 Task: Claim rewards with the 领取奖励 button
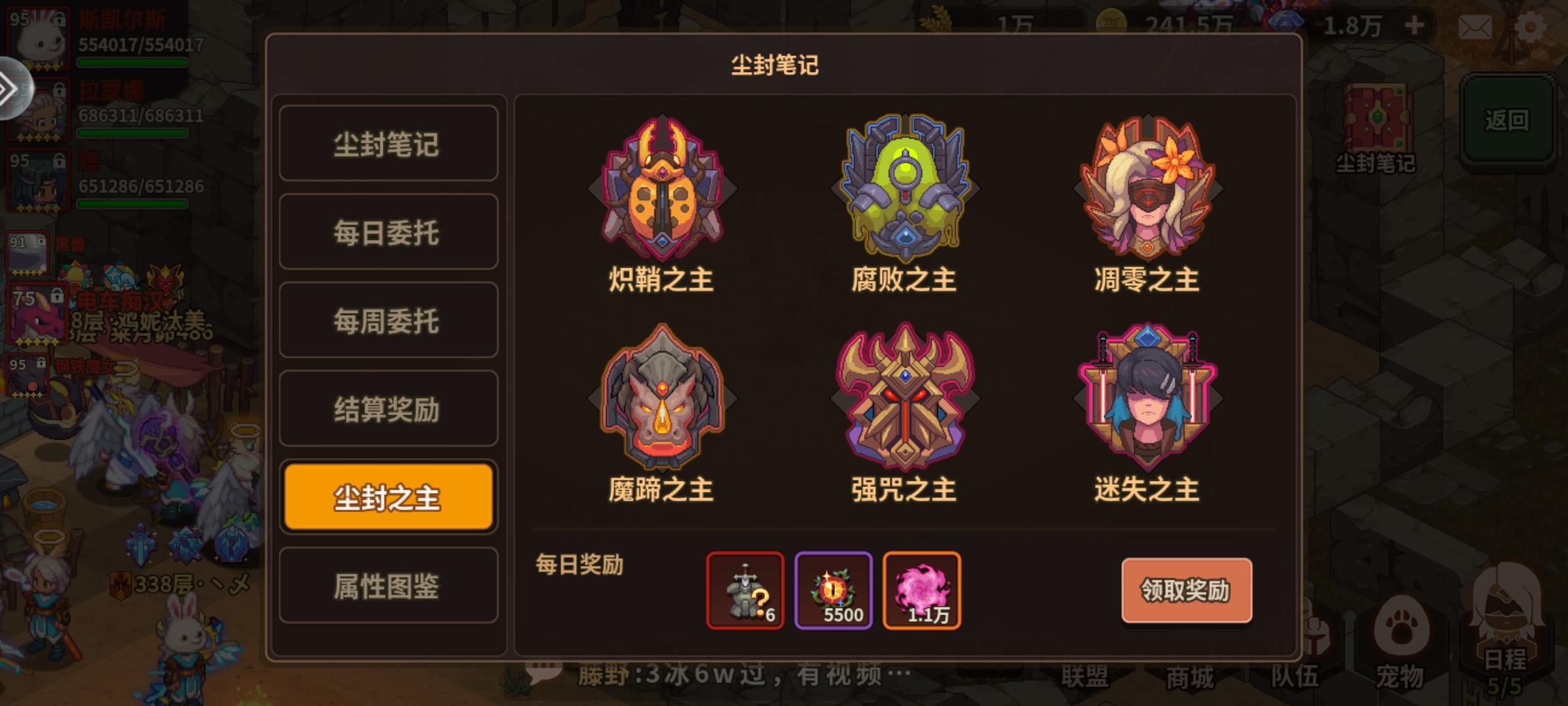tap(1188, 588)
